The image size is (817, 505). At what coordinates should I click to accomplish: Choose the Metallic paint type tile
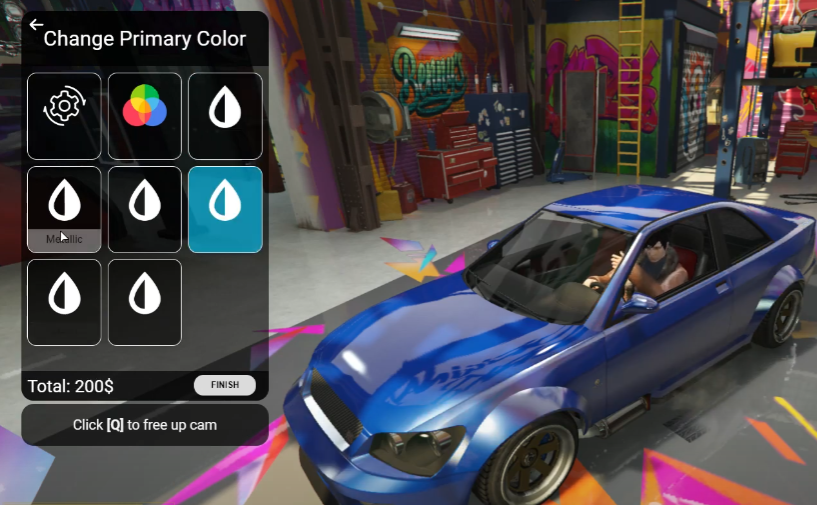64,208
